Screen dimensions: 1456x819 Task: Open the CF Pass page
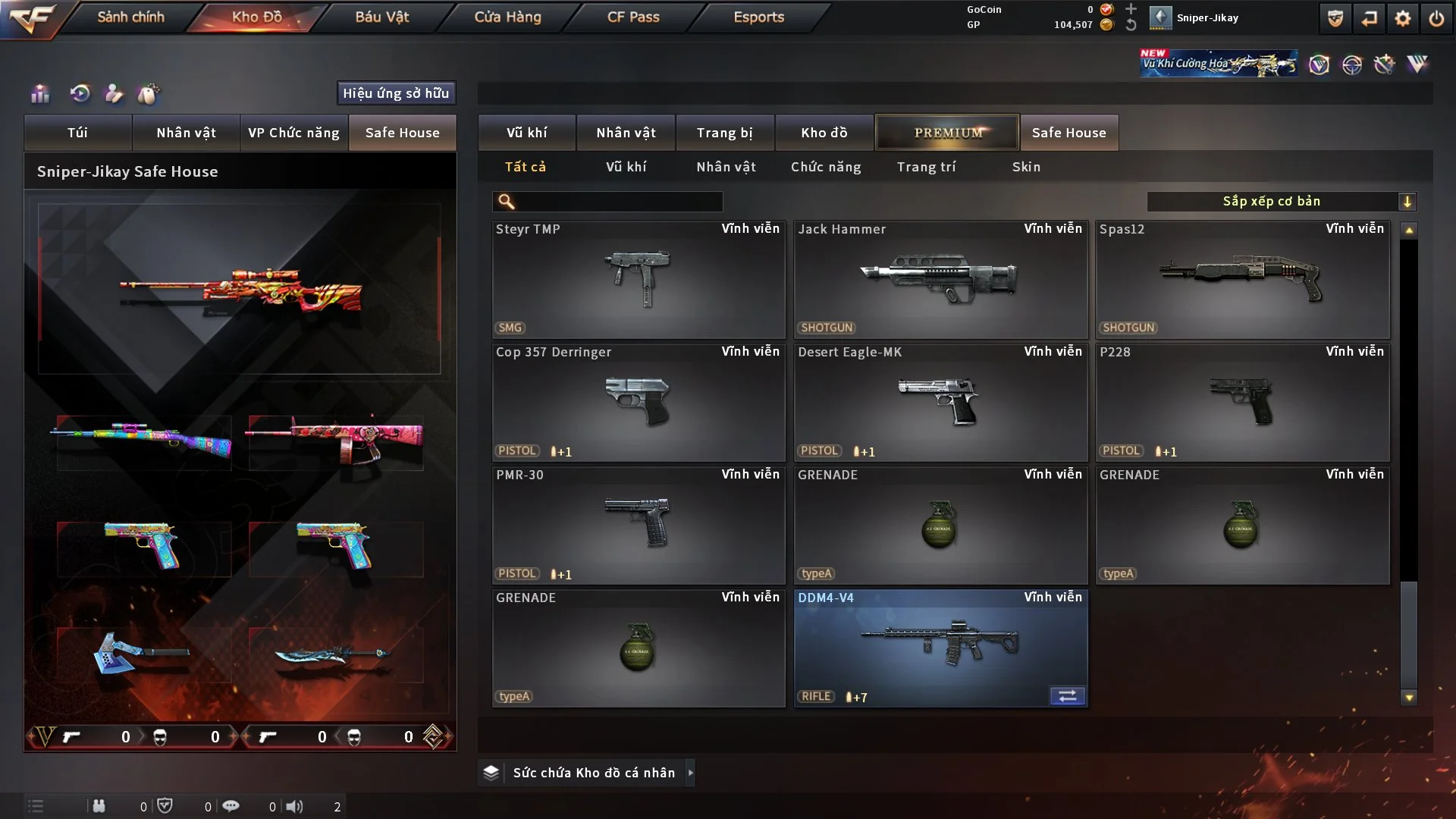click(633, 17)
